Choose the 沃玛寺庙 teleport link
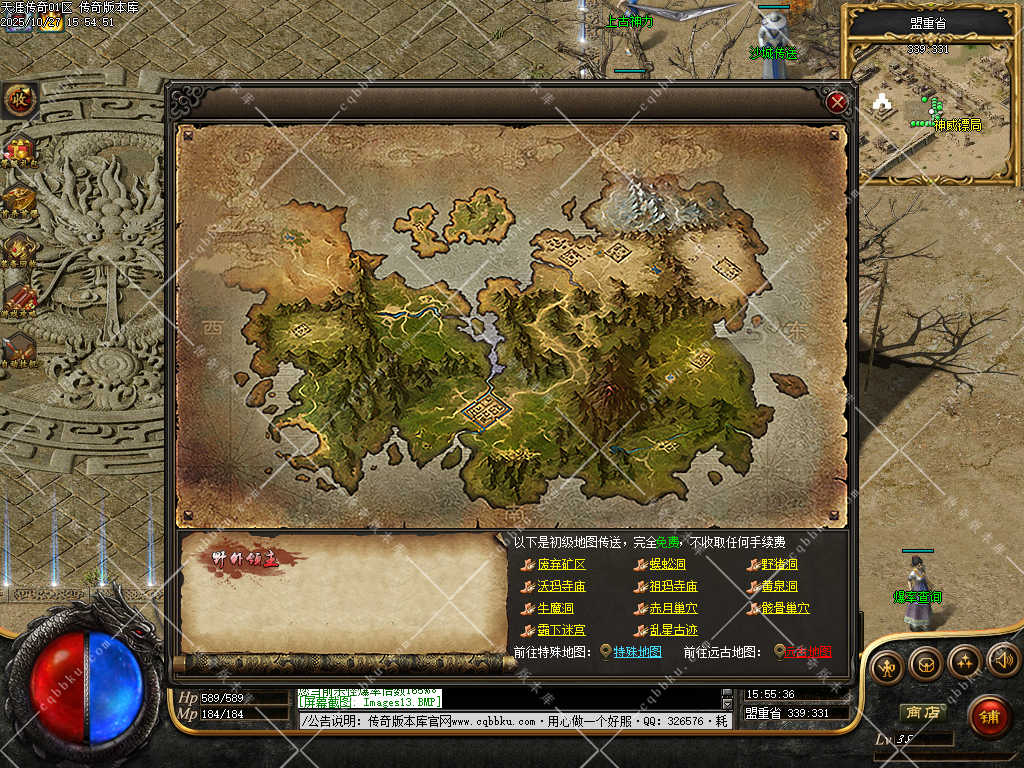The height and width of the screenshot is (768, 1024). coord(561,586)
